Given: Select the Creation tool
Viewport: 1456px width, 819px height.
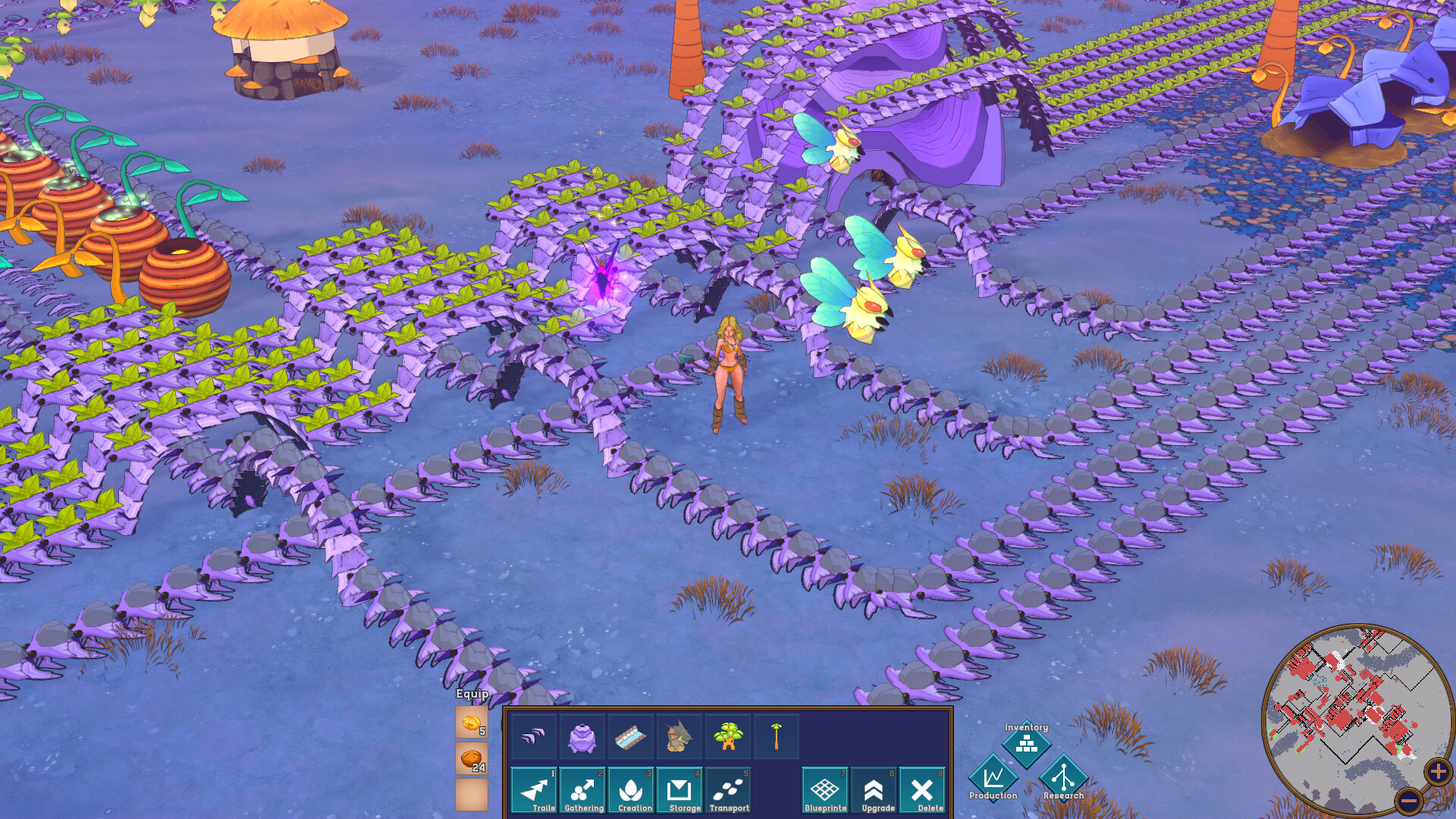Looking at the screenshot, I should [632, 790].
